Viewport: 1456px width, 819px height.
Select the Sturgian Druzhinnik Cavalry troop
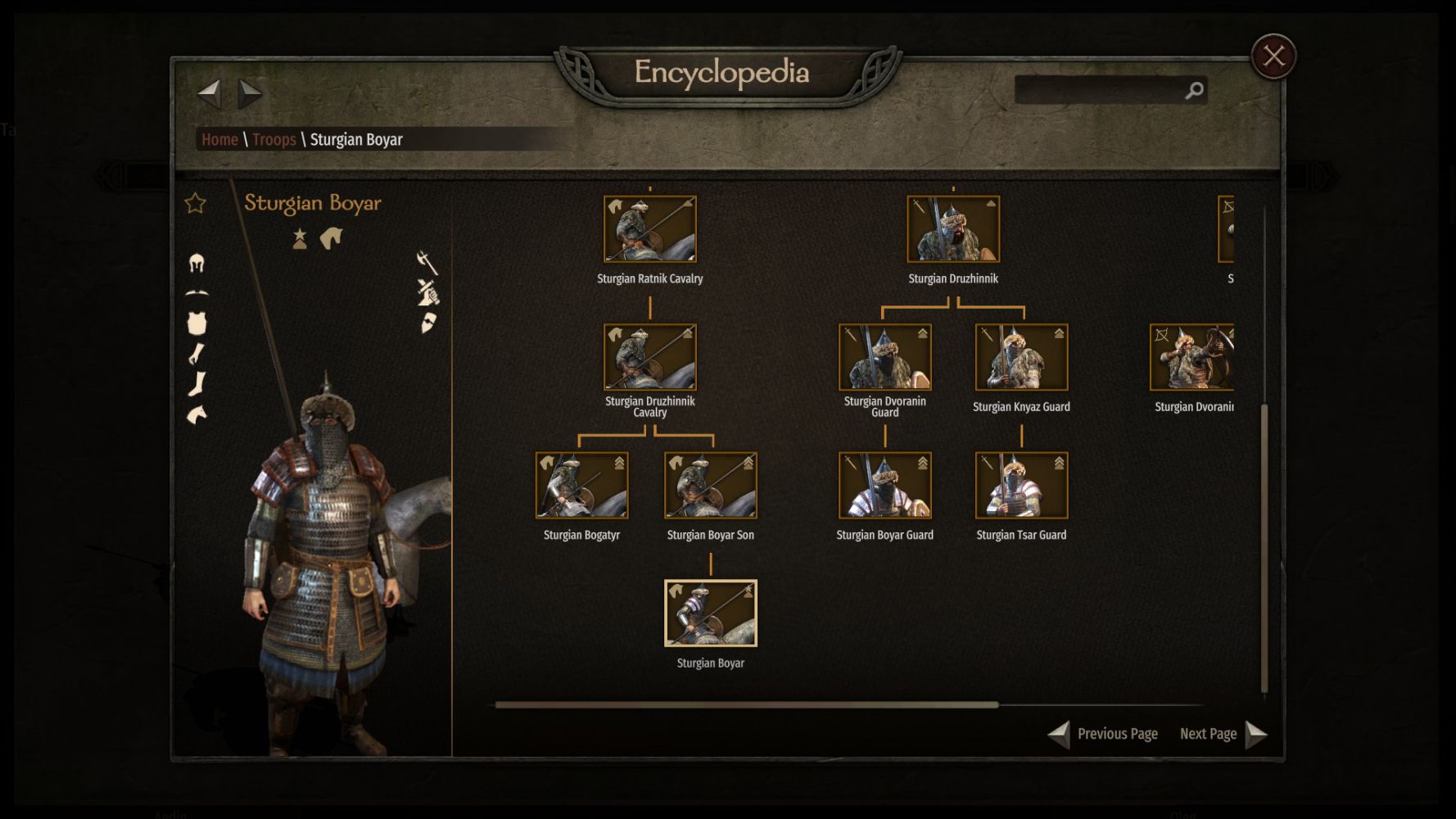[x=650, y=357]
